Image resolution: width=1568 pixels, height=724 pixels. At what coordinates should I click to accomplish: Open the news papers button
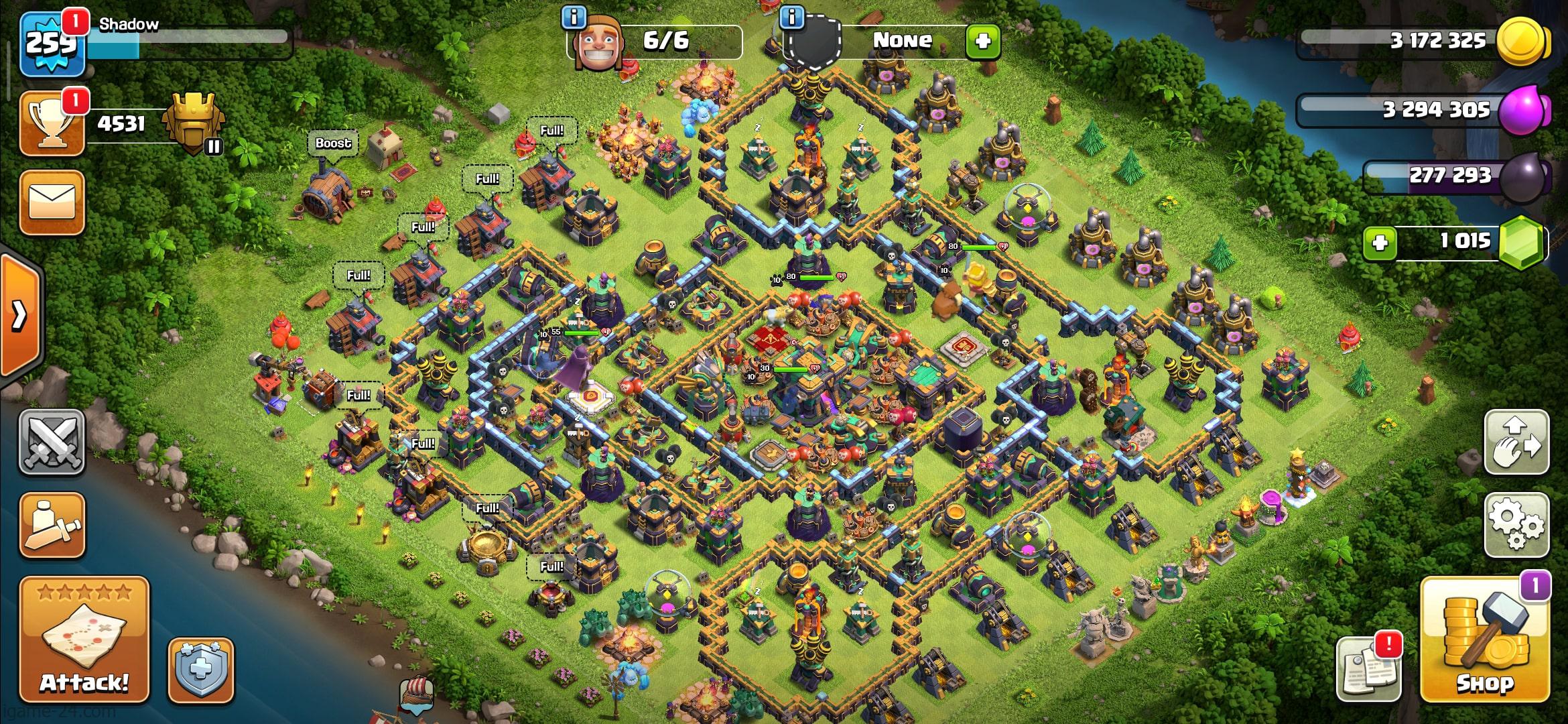[x=1367, y=668]
